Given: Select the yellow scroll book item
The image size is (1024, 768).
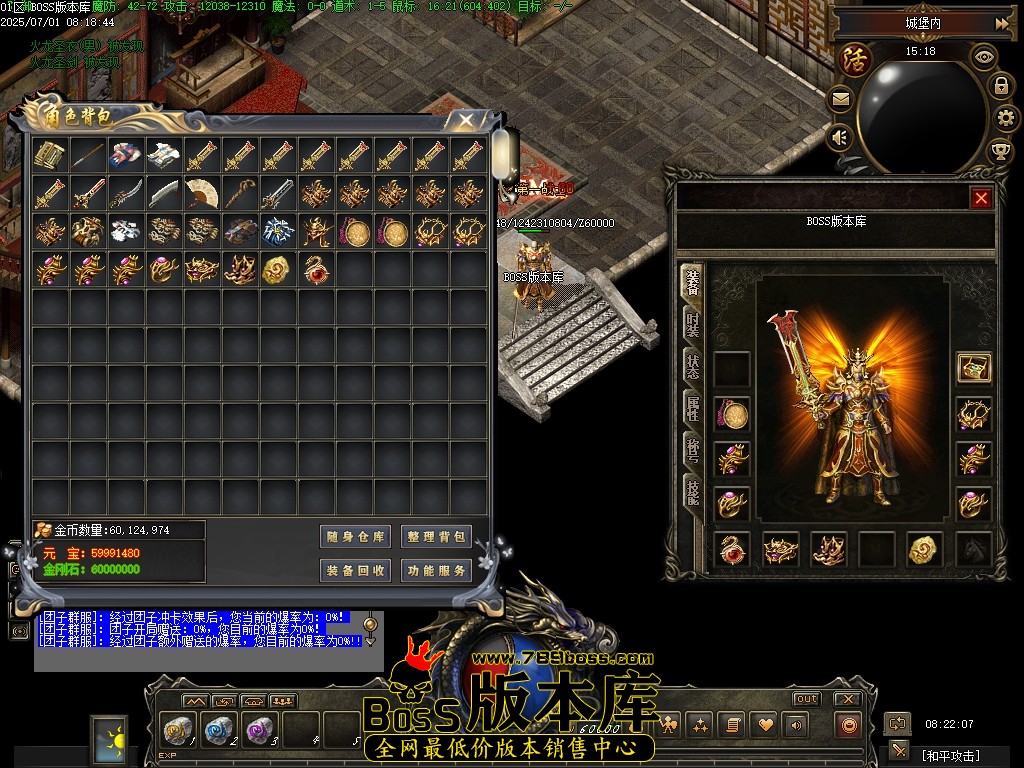Looking at the screenshot, I should (49, 155).
